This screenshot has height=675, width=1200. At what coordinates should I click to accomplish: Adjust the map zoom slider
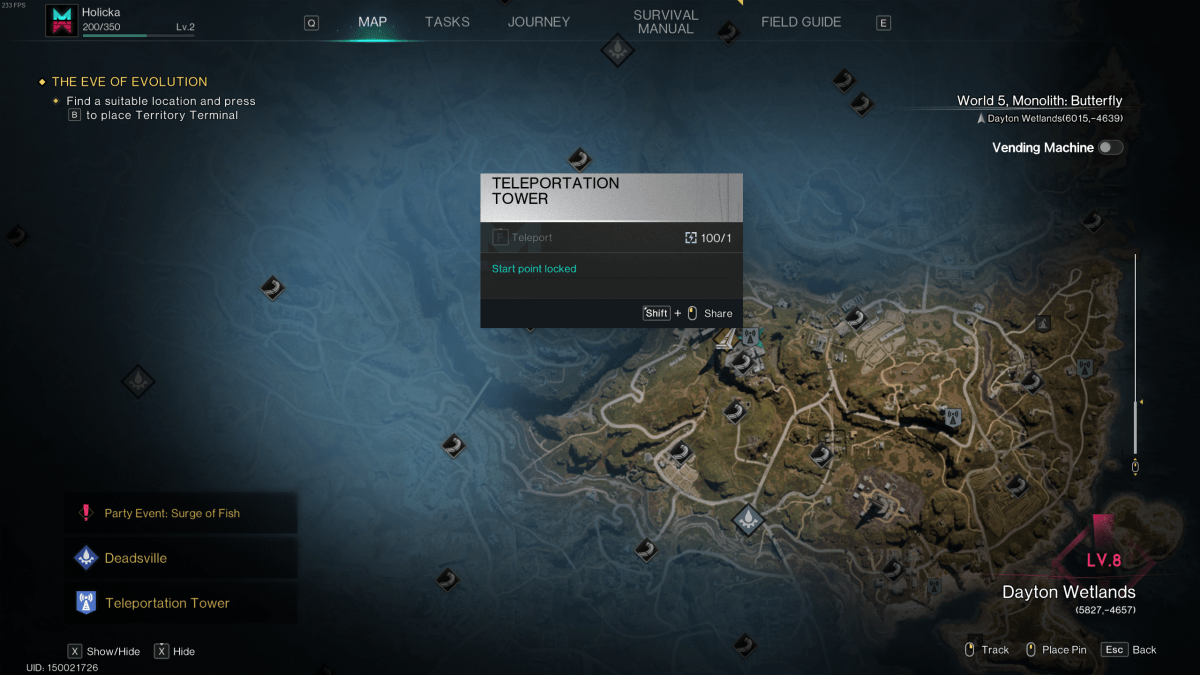coord(1135,403)
